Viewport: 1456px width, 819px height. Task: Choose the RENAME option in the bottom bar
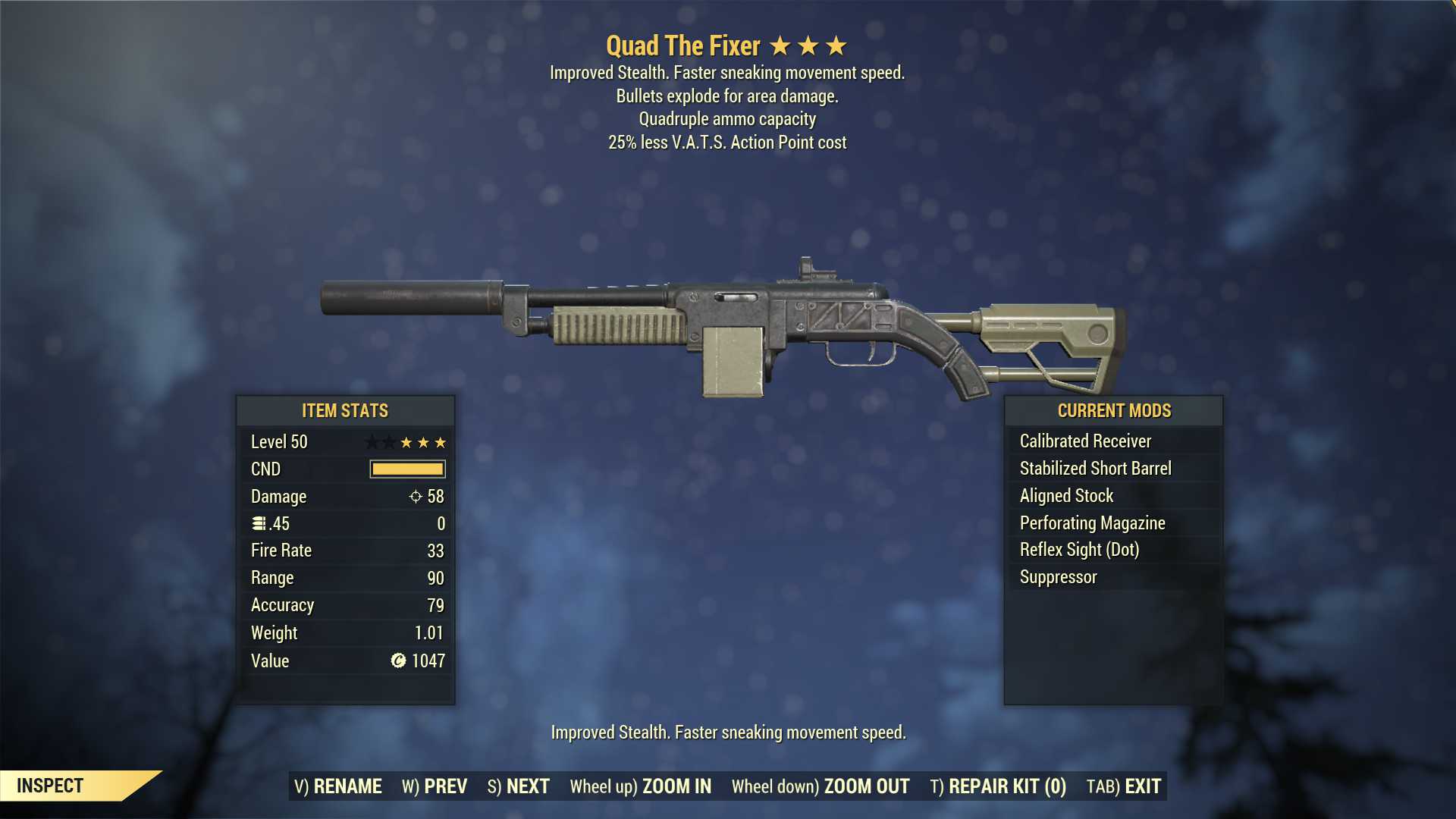[x=338, y=786]
